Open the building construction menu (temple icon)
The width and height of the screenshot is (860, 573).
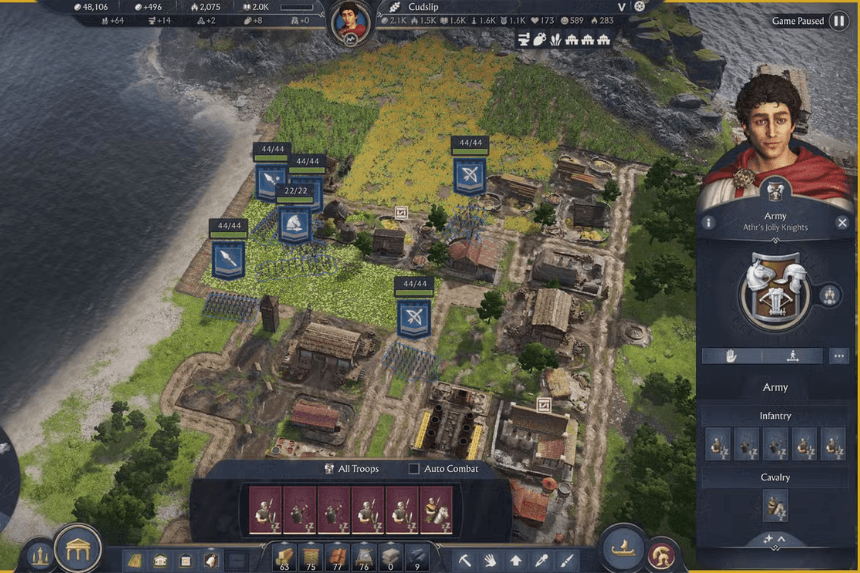point(77,549)
